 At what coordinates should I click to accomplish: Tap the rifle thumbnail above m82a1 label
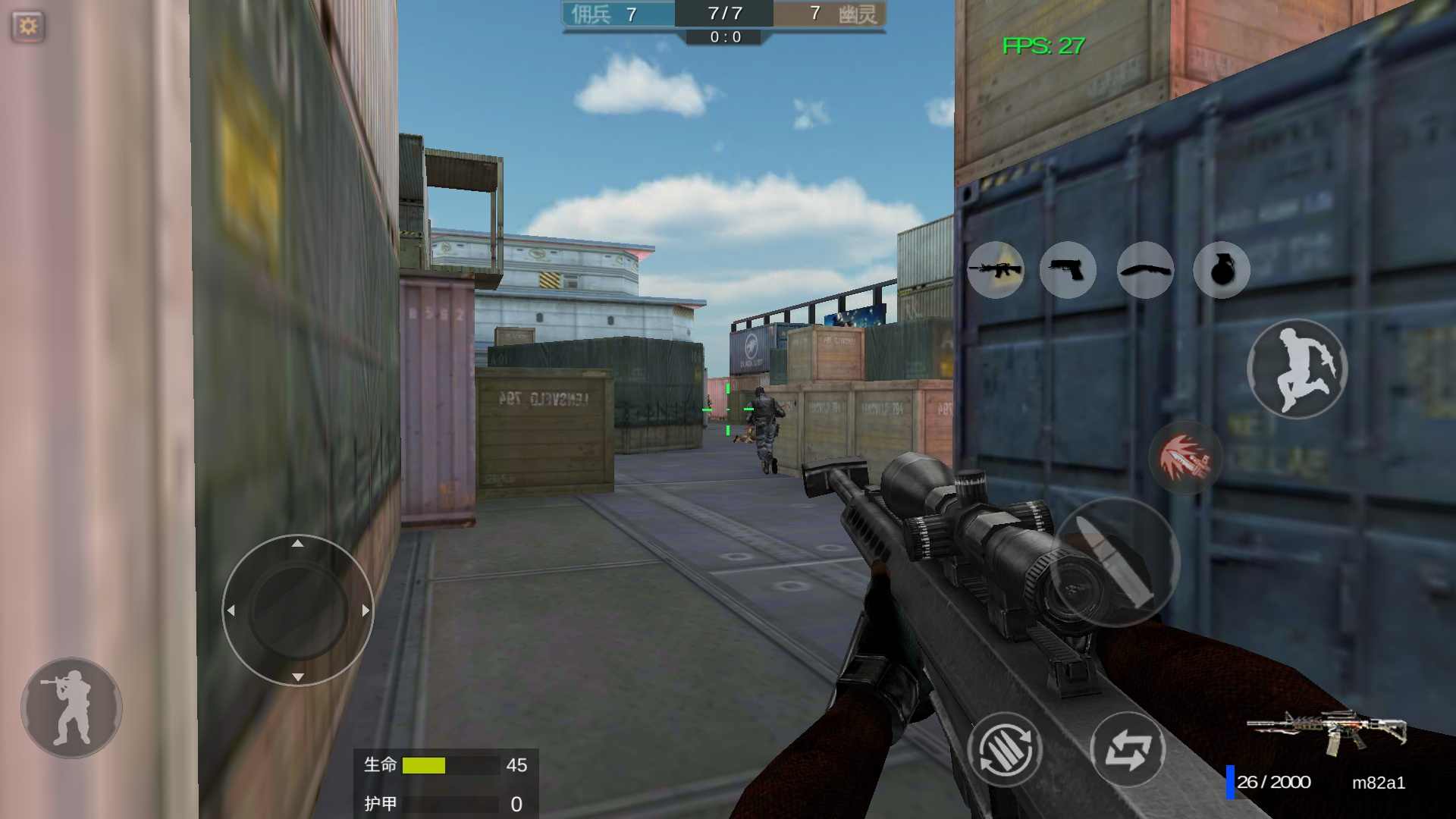pyautogui.click(x=1327, y=732)
